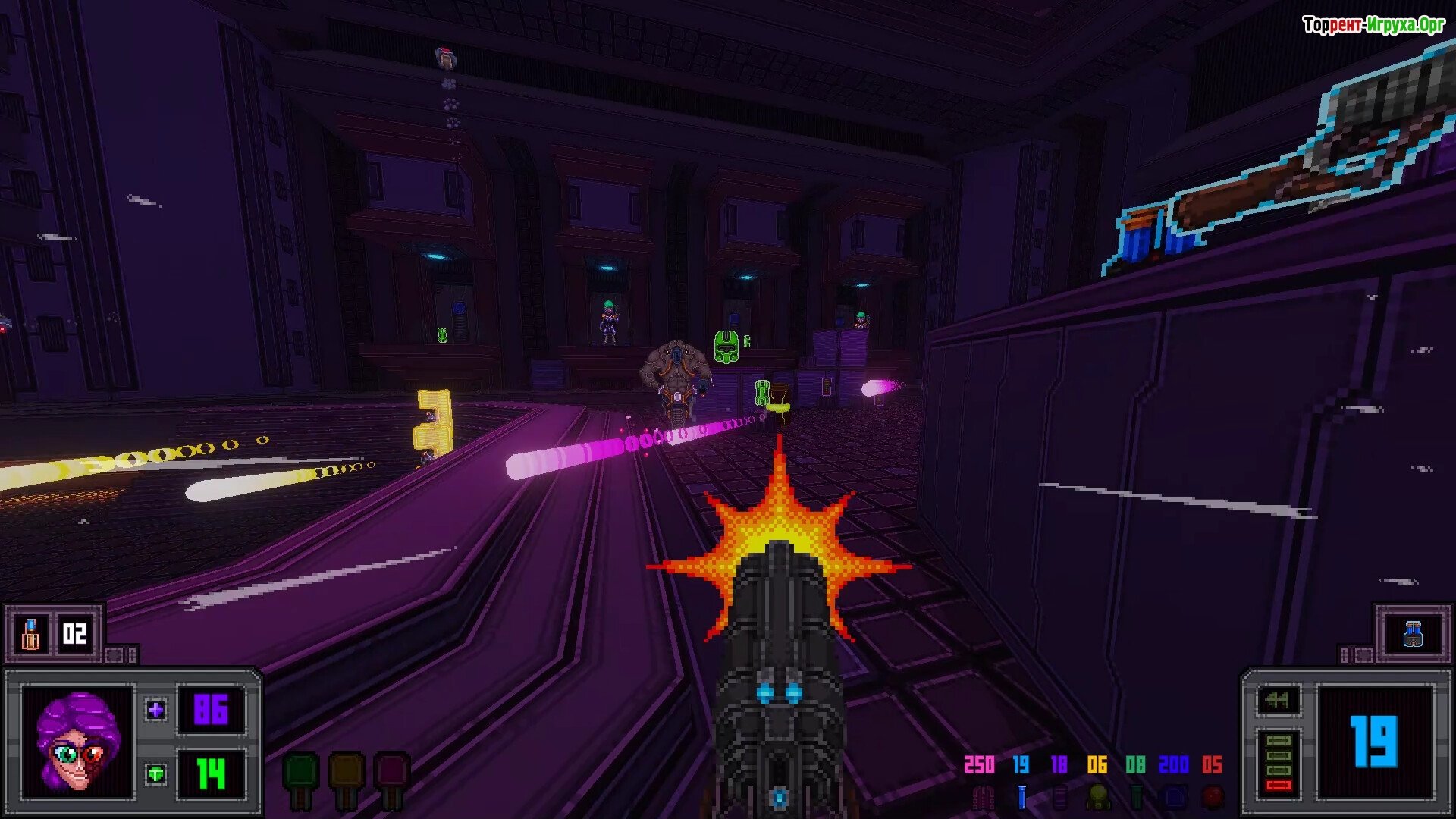Choose the purple cell ammo icon
This screenshot has width=1456, height=819.
(x=1059, y=797)
